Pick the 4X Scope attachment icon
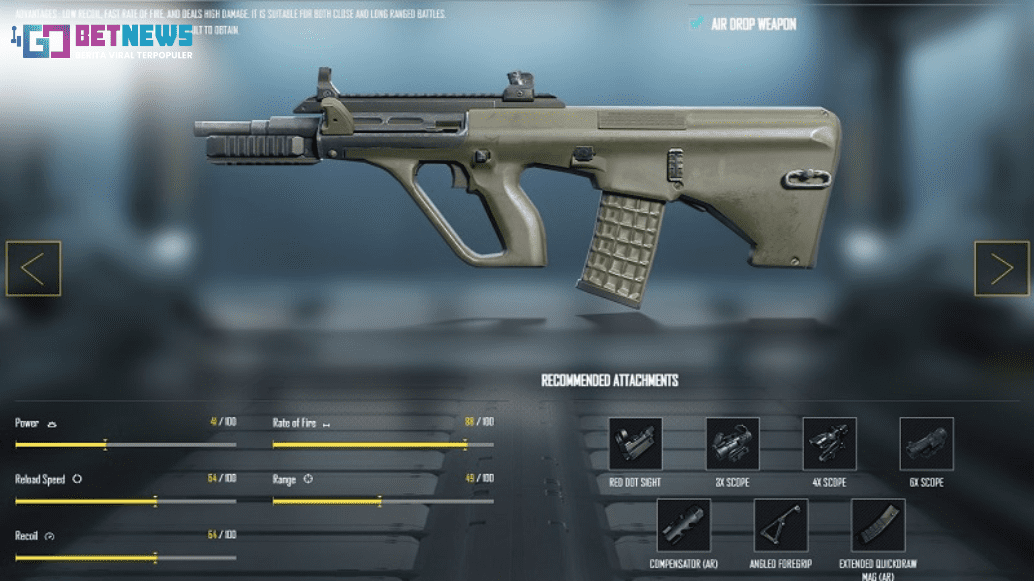1036x582 pixels. (x=829, y=444)
